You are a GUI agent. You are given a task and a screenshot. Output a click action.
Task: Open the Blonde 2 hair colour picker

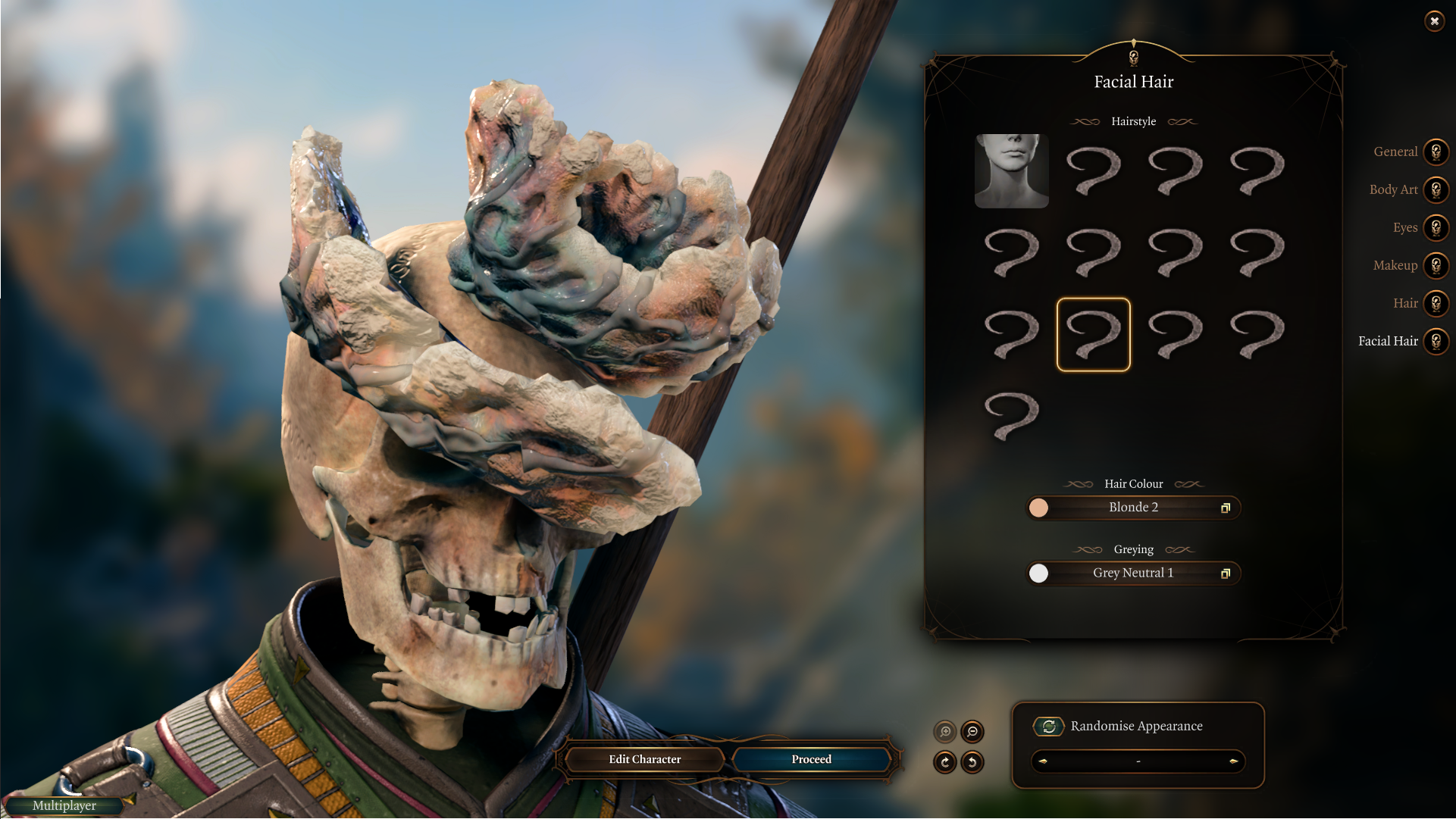(1133, 508)
